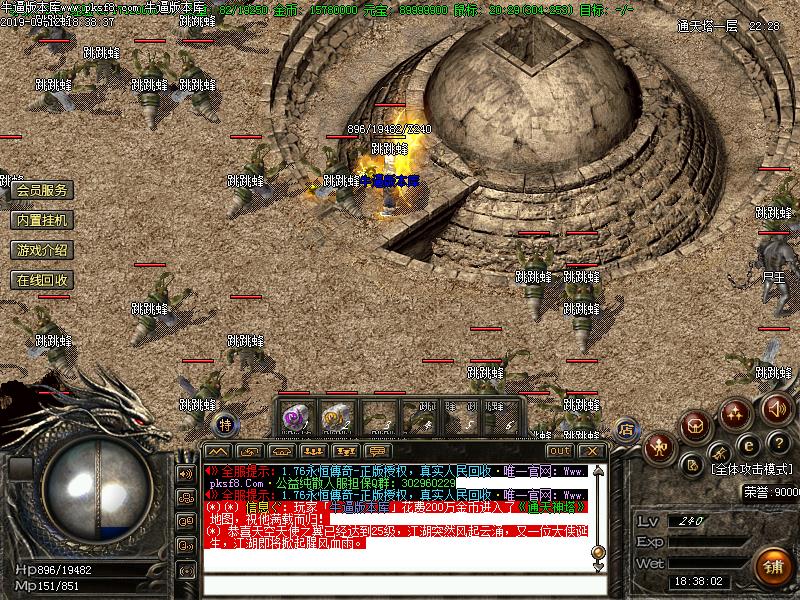Open the skills sparkle icon
Screen dimensions: 800x600
click(737, 412)
